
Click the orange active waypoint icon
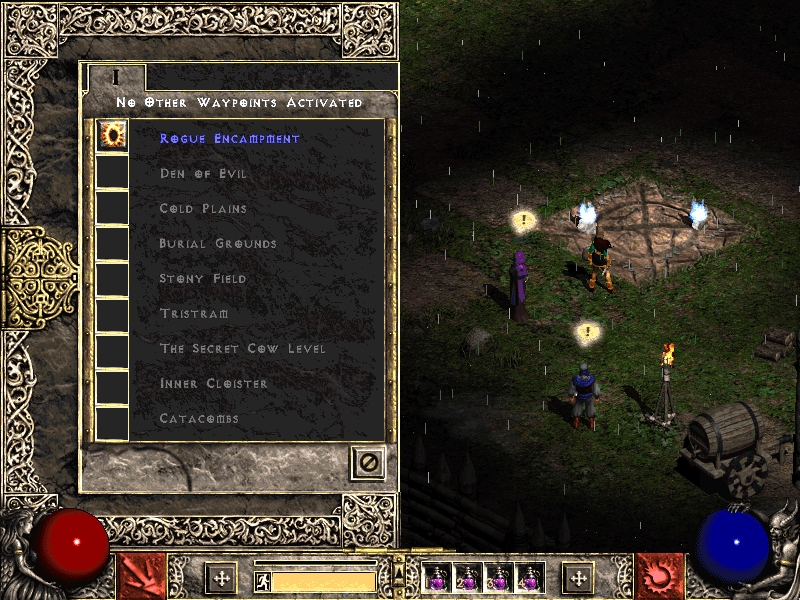coord(111,136)
